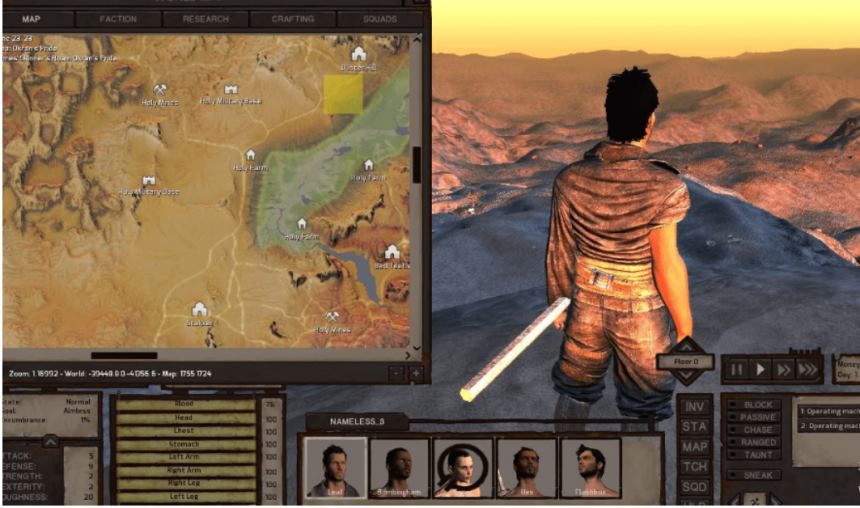
Task: Open the SQD squad panel
Action: click(695, 486)
